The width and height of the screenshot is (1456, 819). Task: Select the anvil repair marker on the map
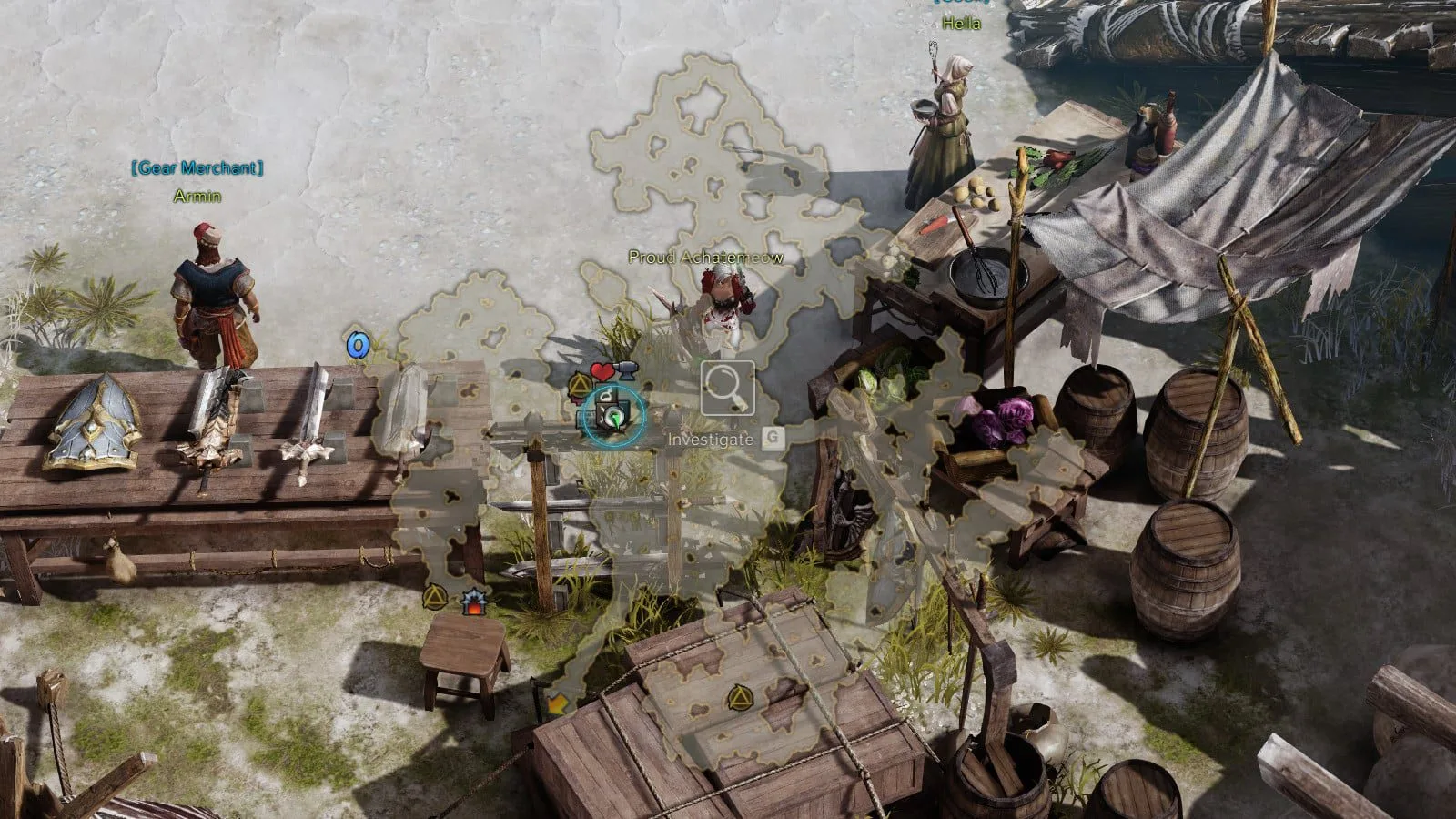point(626,369)
